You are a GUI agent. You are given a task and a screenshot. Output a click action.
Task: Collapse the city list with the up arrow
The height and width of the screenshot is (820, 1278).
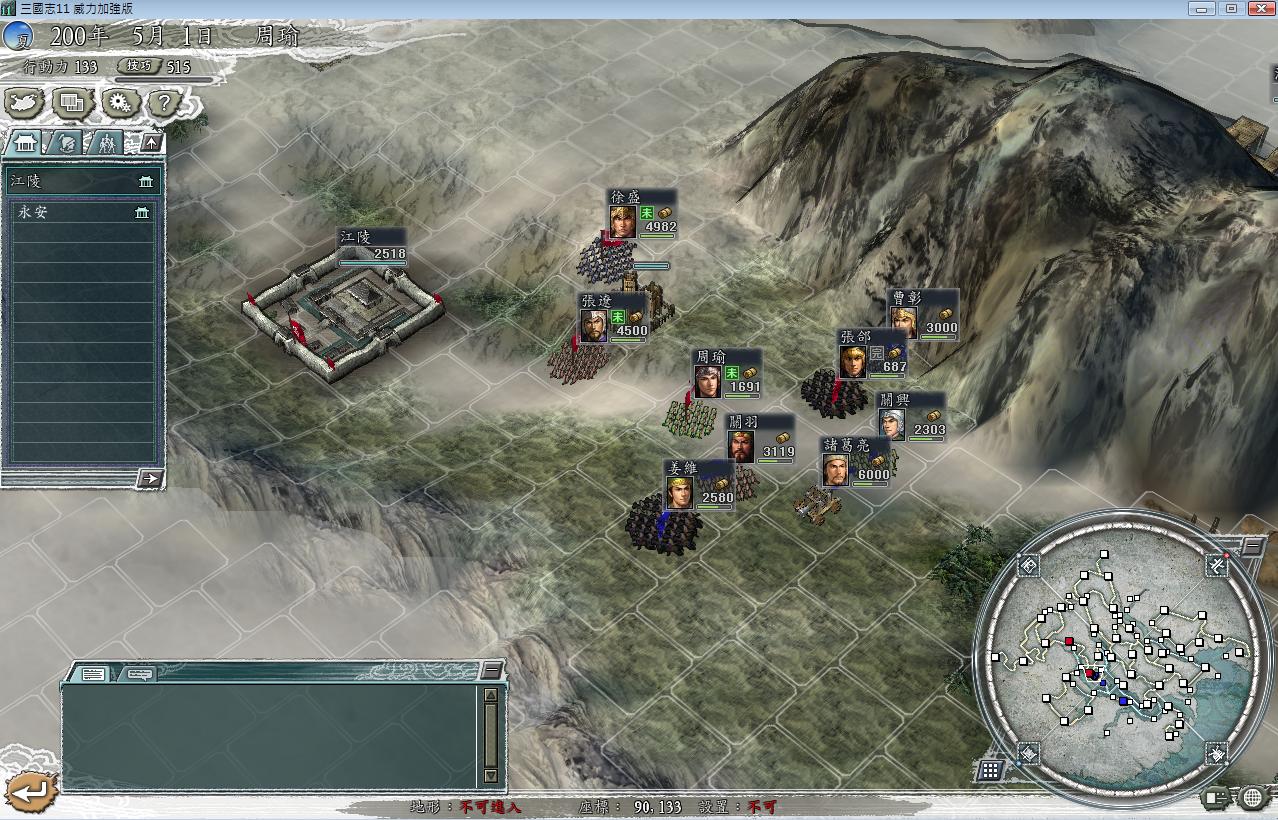tap(150, 142)
